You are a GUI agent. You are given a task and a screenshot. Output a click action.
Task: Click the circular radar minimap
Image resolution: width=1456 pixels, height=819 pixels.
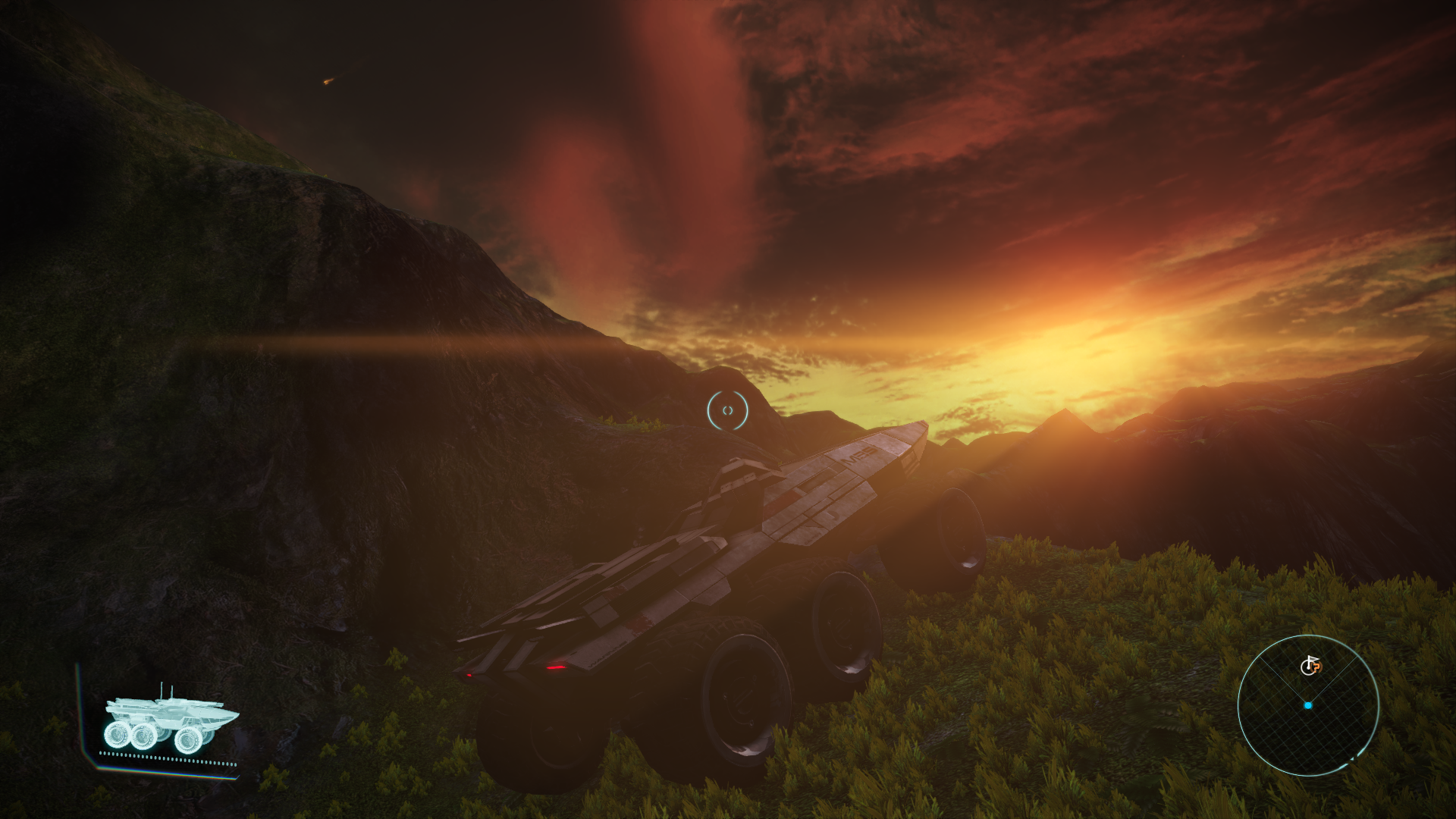pos(1308,705)
